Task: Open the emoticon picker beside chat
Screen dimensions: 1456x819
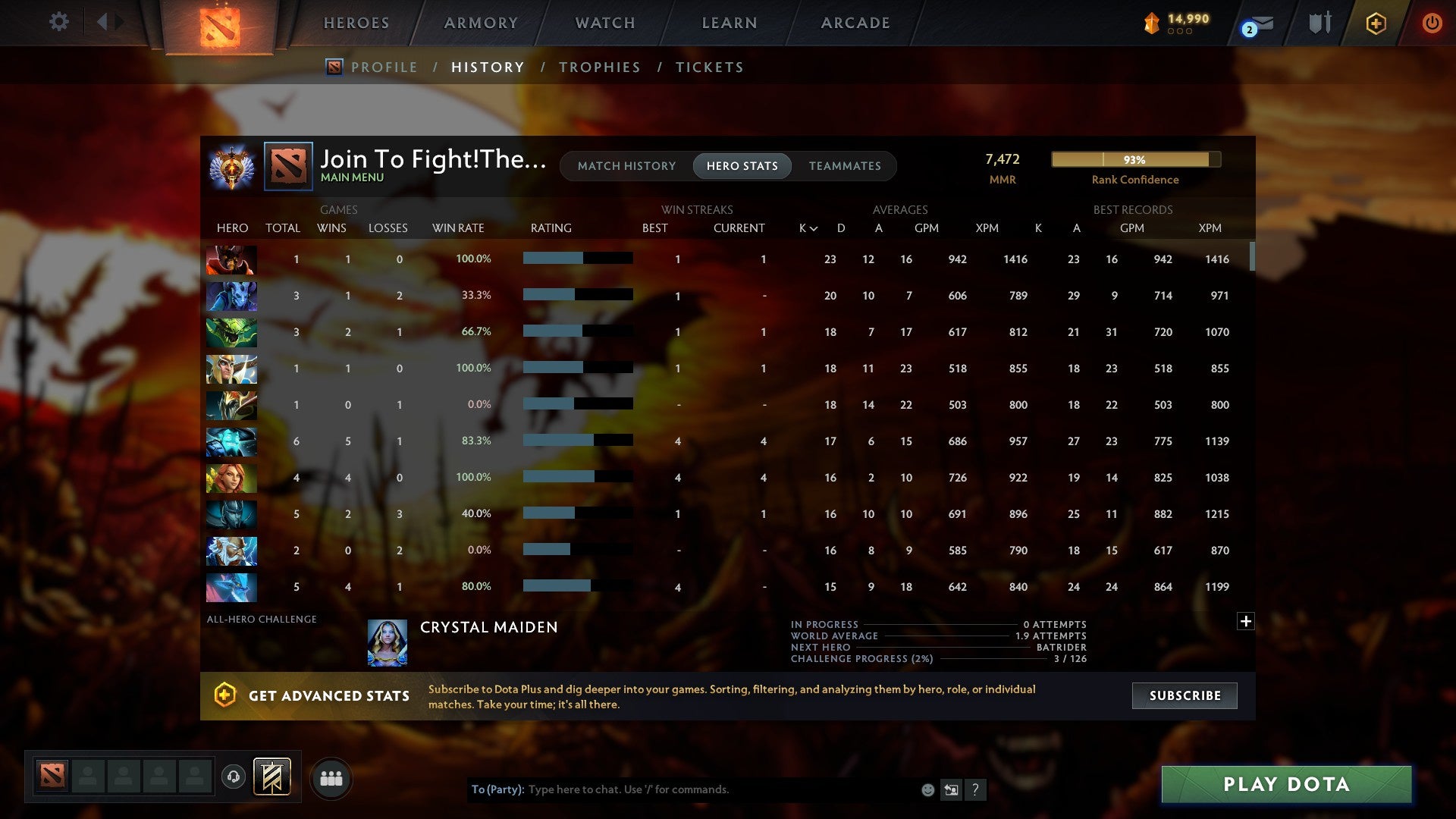Action: tap(927, 789)
